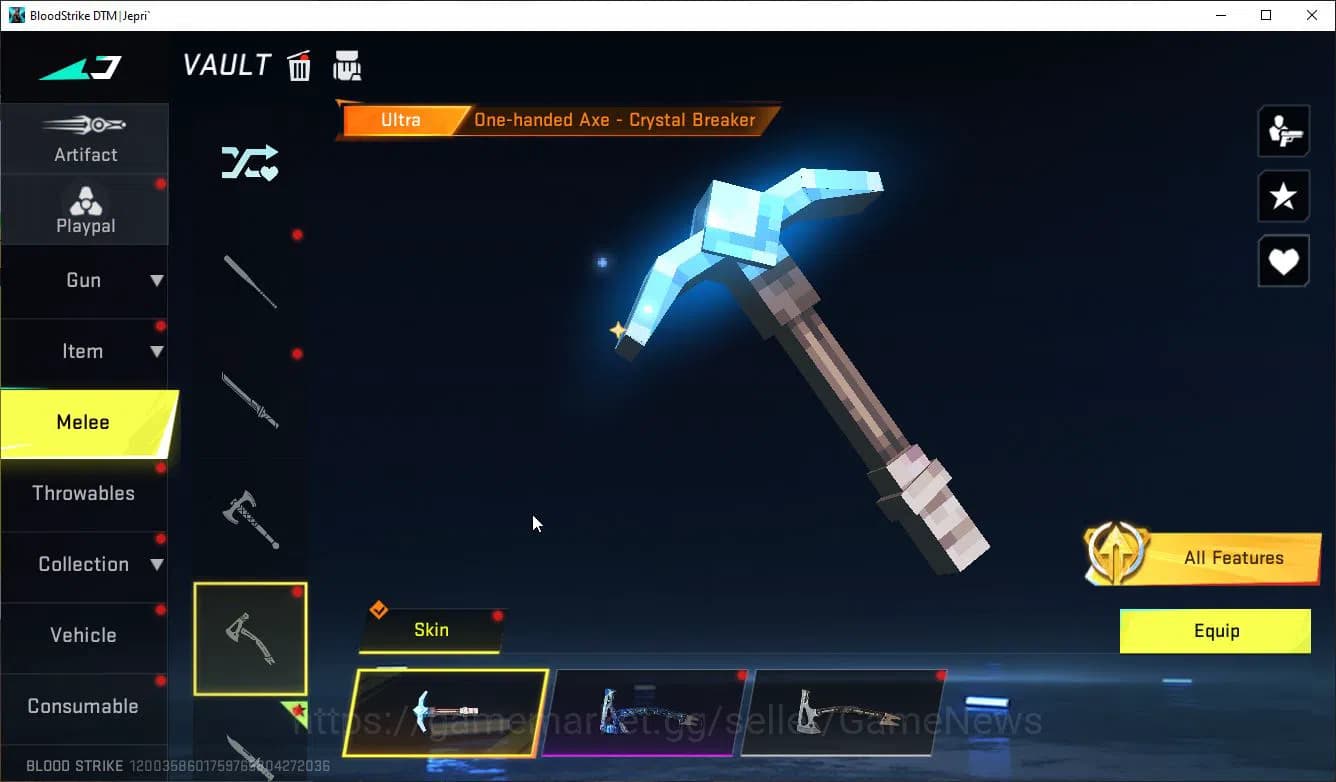Viewport: 1336px width, 782px height.
Task: Open the Collection dropdown in the sidebar
Action: click(85, 564)
